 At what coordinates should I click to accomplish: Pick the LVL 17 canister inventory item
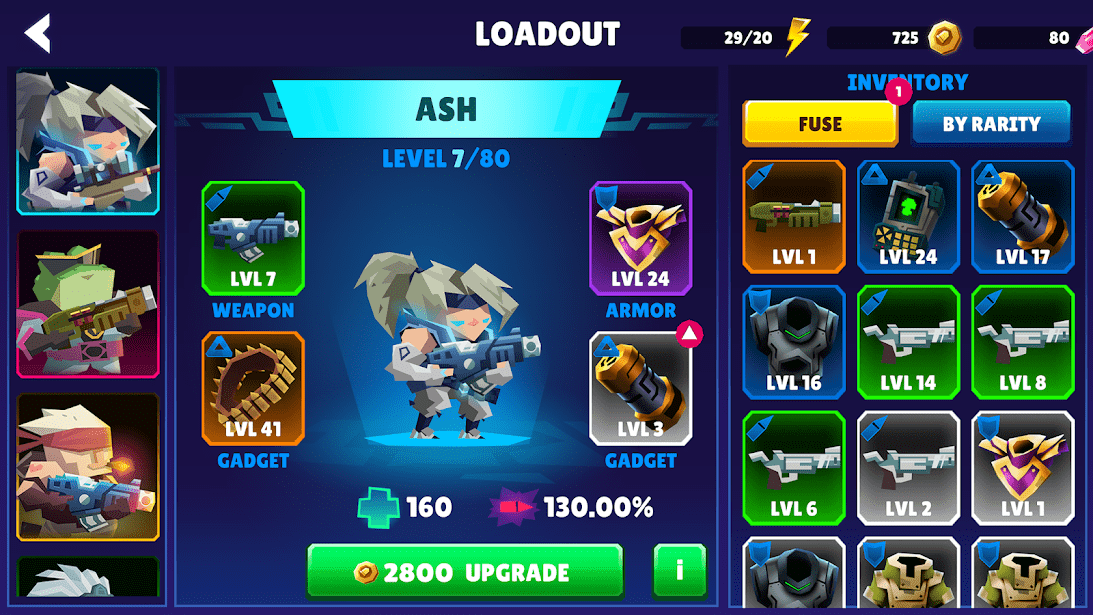[1022, 216]
